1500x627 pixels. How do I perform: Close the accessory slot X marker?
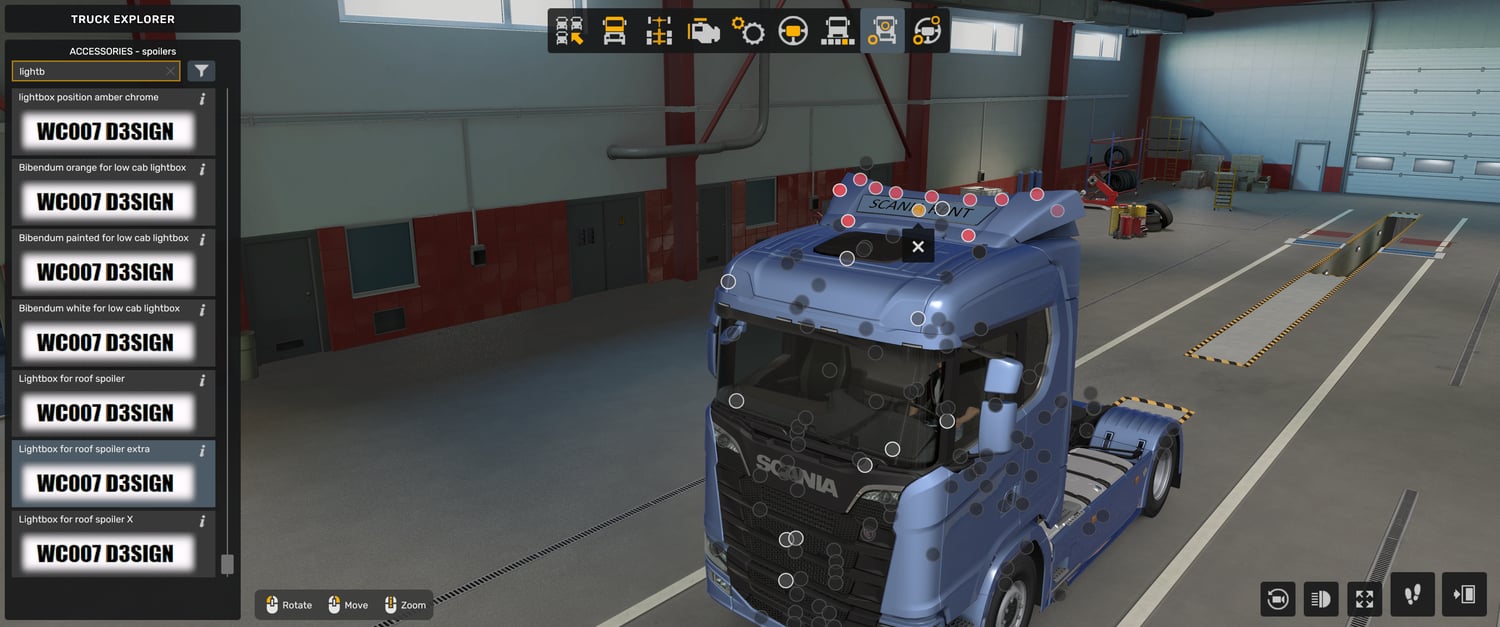(918, 247)
